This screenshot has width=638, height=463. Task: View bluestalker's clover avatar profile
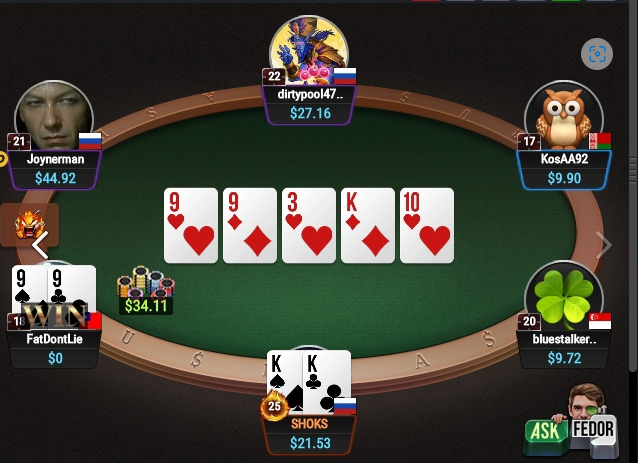pyautogui.click(x=563, y=299)
